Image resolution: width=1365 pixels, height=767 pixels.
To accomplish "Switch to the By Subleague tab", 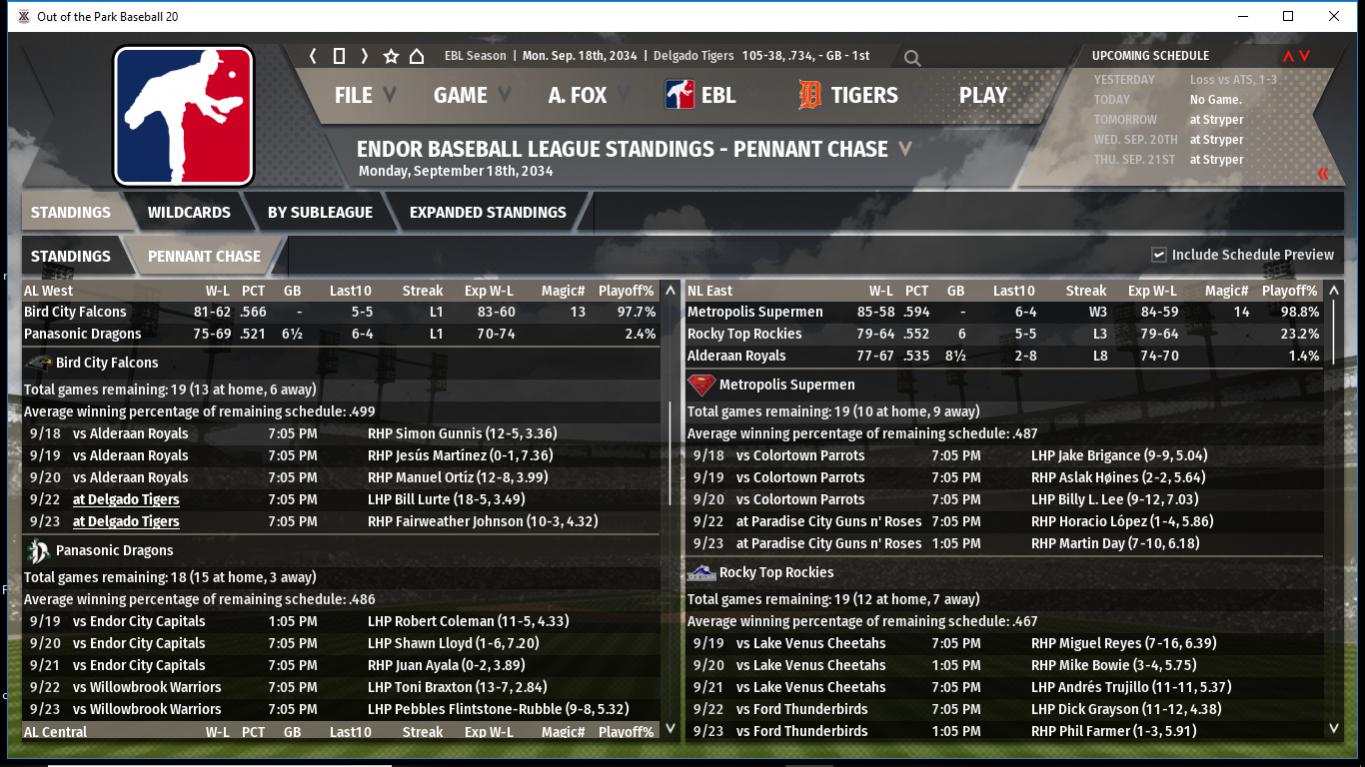I will pos(320,212).
